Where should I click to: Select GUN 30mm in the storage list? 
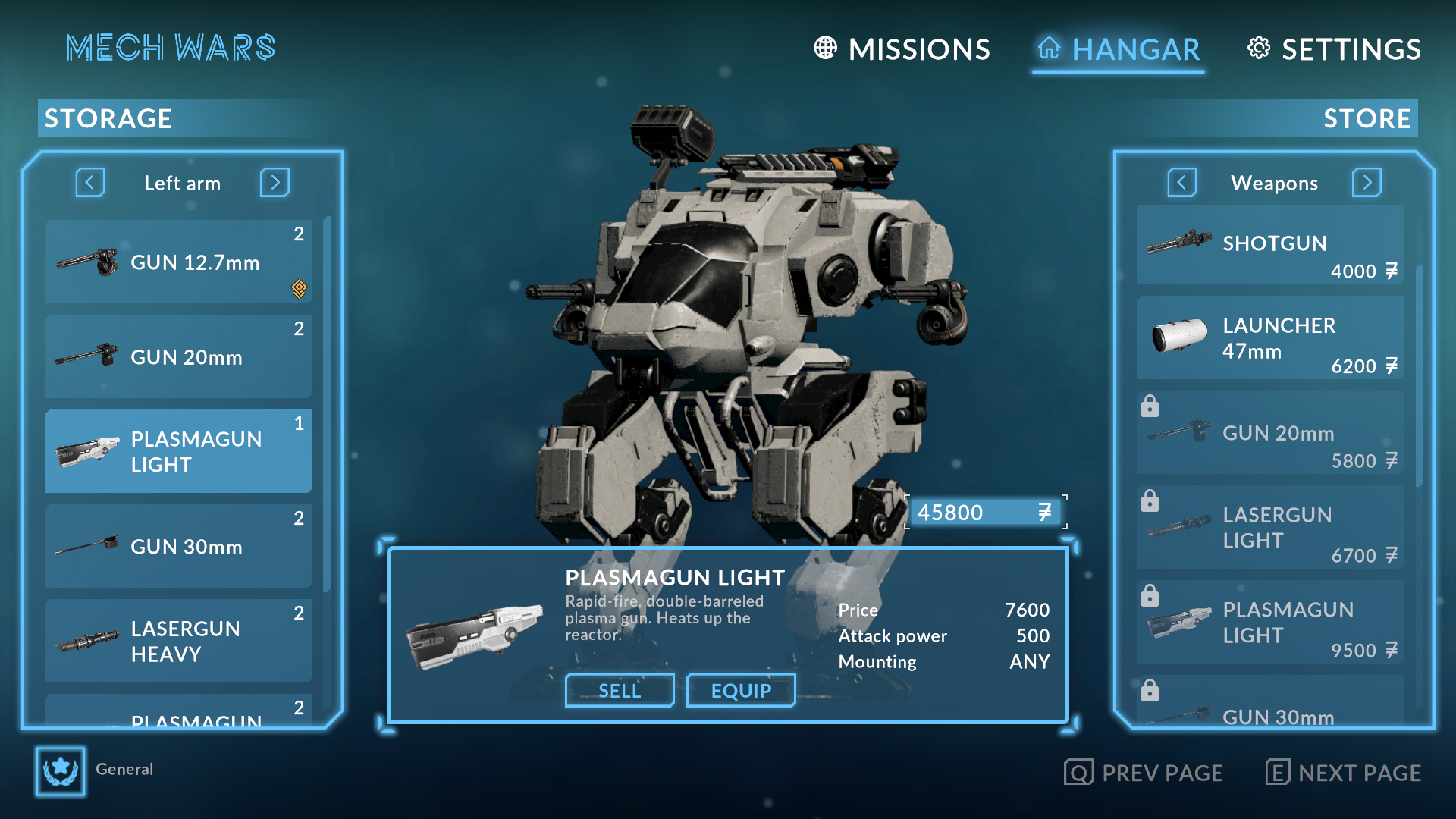(x=178, y=546)
